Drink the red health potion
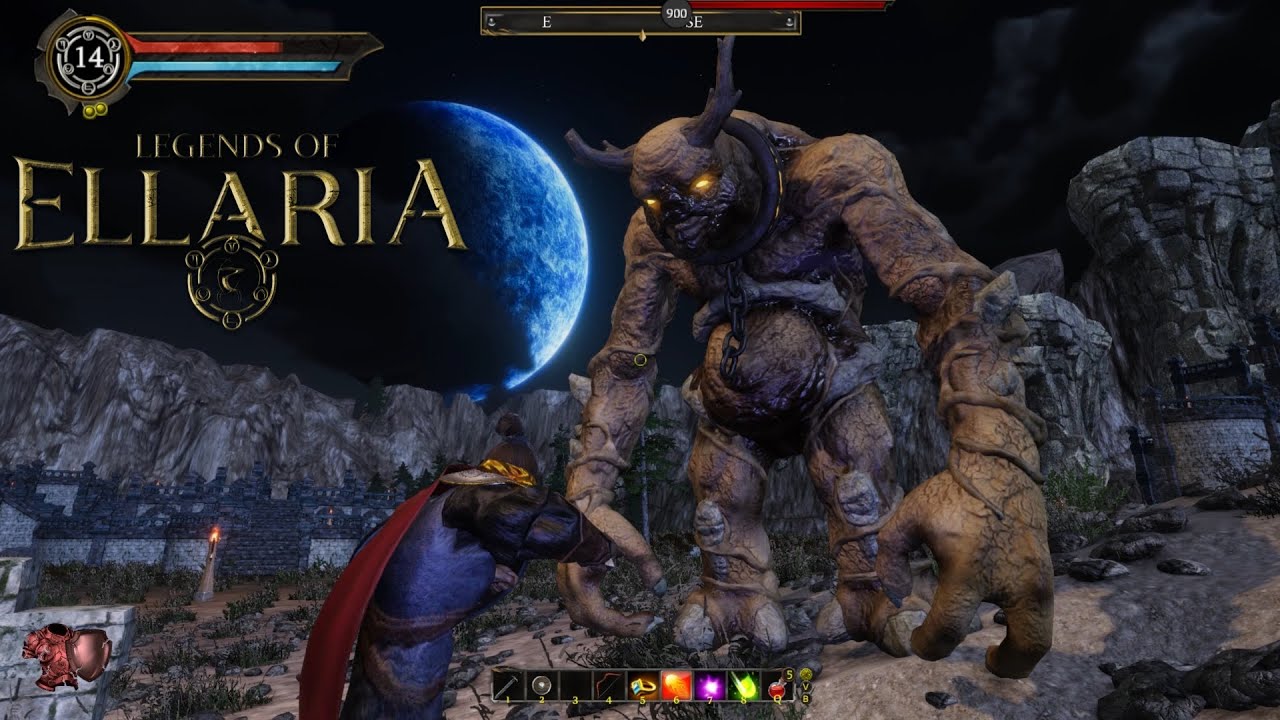The width and height of the screenshot is (1280, 720). 776,686
